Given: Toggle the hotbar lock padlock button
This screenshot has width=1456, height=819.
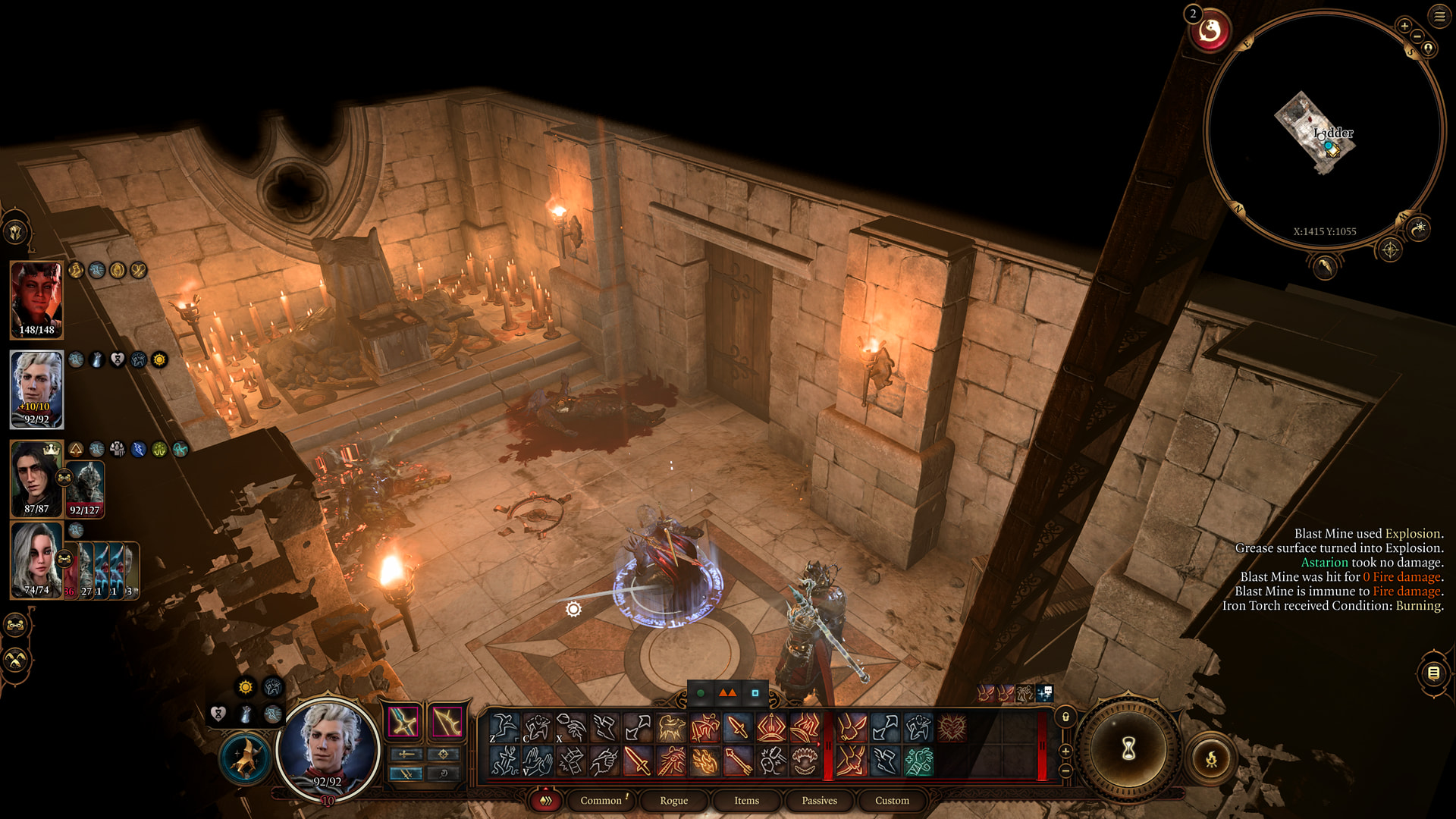Looking at the screenshot, I should coord(1065,717).
